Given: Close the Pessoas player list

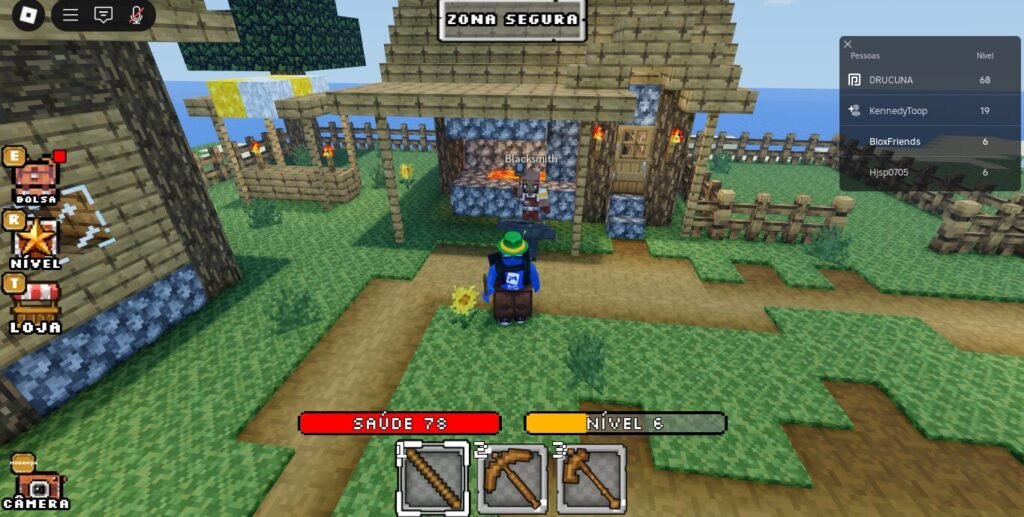Looking at the screenshot, I should click(x=848, y=44).
